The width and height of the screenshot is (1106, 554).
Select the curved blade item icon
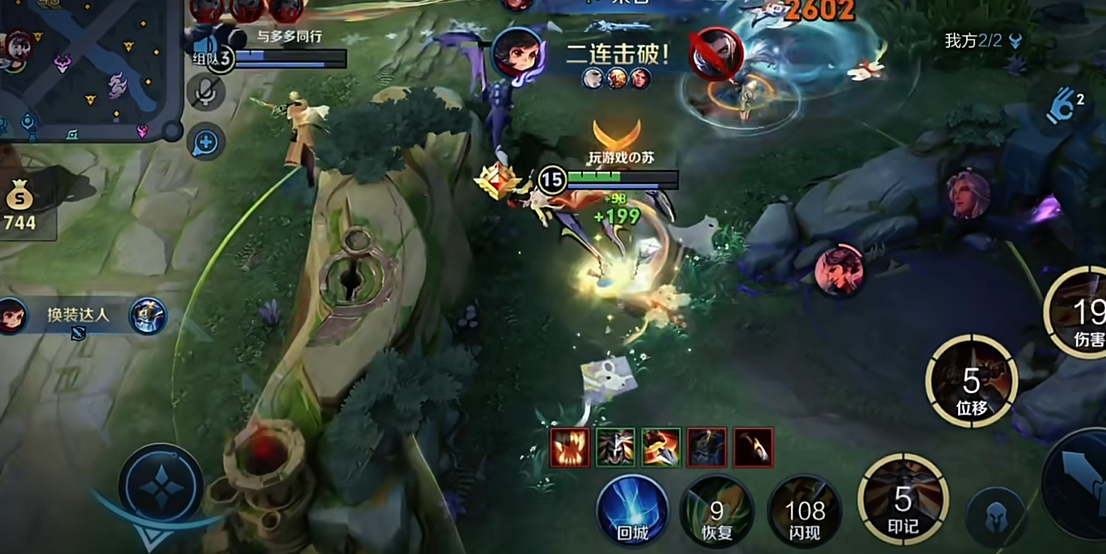click(753, 446)
